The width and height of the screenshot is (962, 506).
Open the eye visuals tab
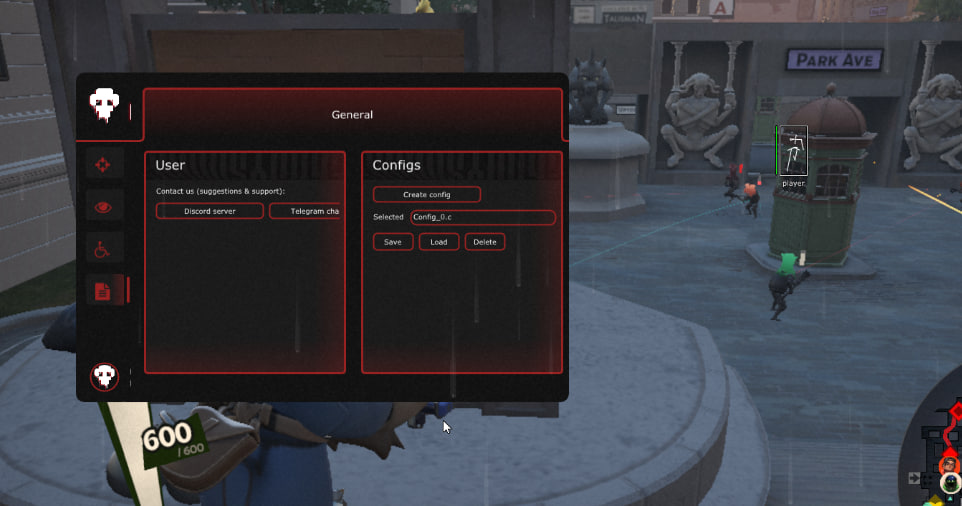(x=103, y=208)
